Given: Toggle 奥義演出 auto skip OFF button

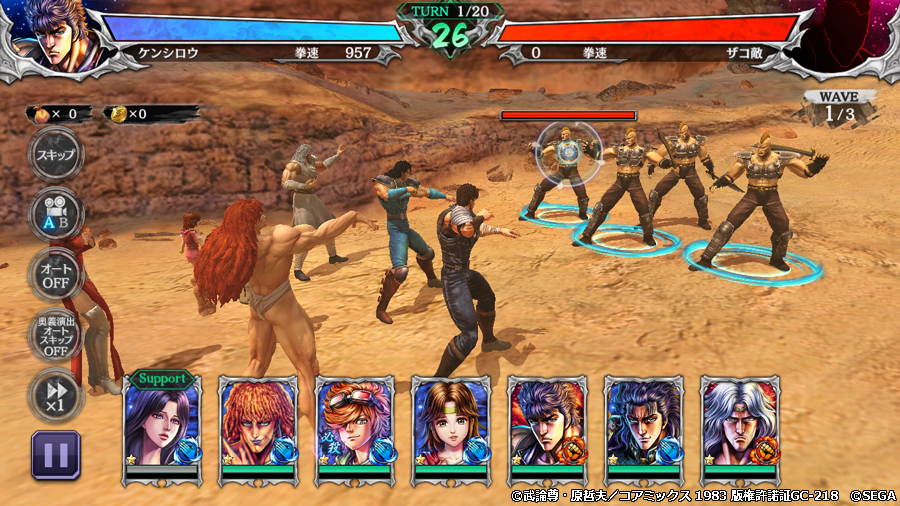Looking at the screenshot, I should coord(55,337).
